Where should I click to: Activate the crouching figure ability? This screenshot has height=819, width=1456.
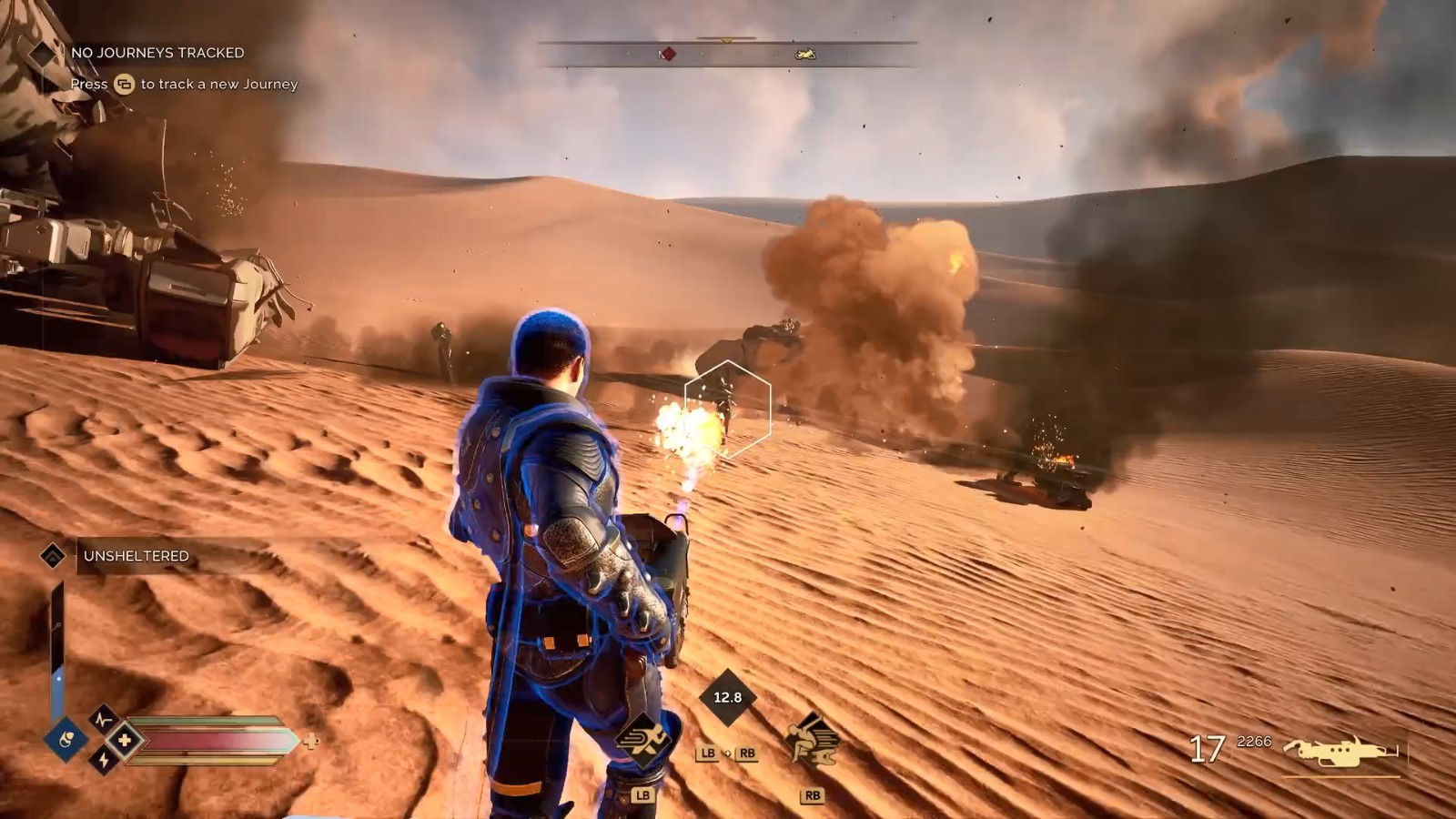pos(811,740)
